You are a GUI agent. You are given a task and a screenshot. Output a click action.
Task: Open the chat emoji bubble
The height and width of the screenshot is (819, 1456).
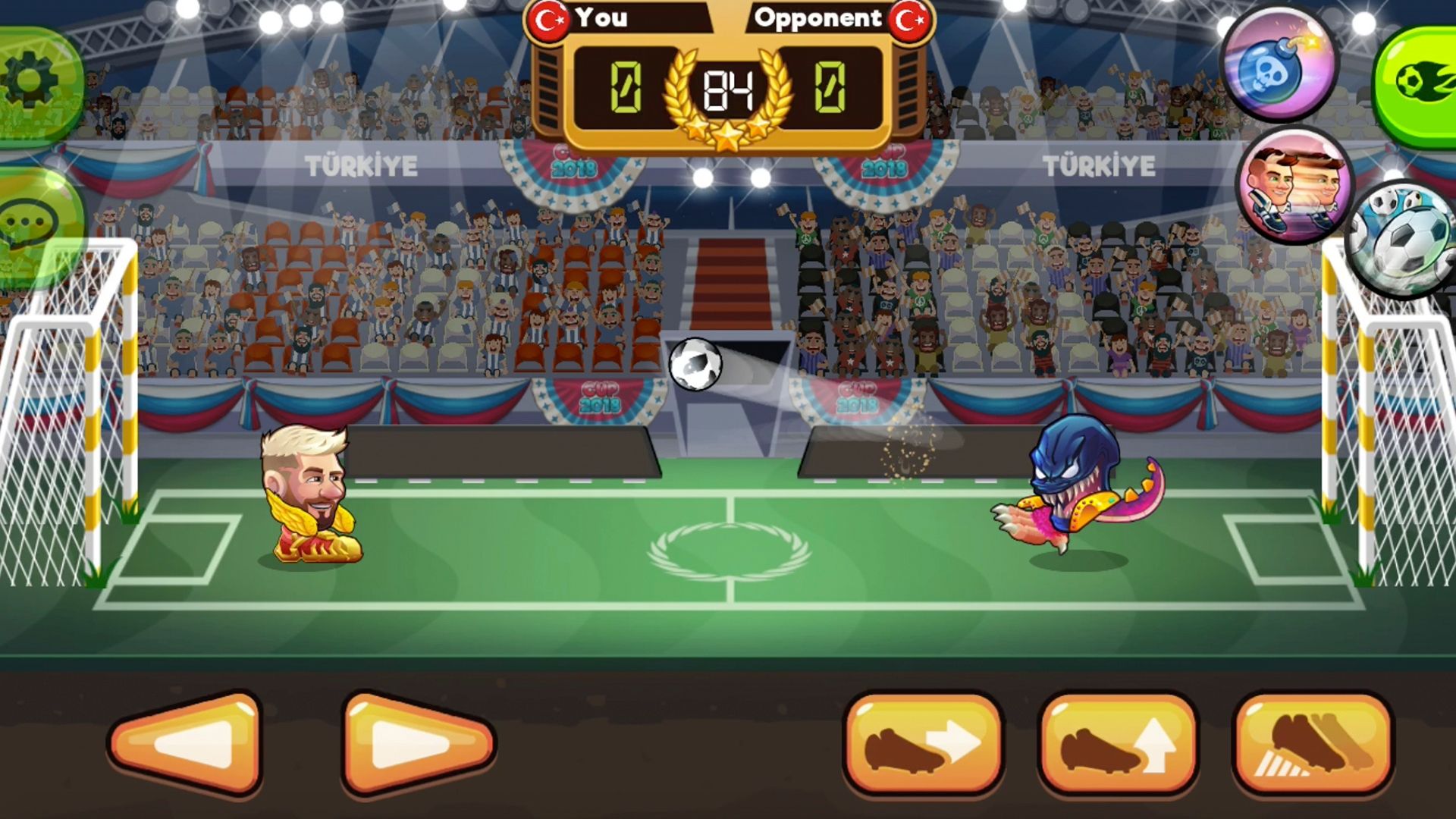coord(26,220)
